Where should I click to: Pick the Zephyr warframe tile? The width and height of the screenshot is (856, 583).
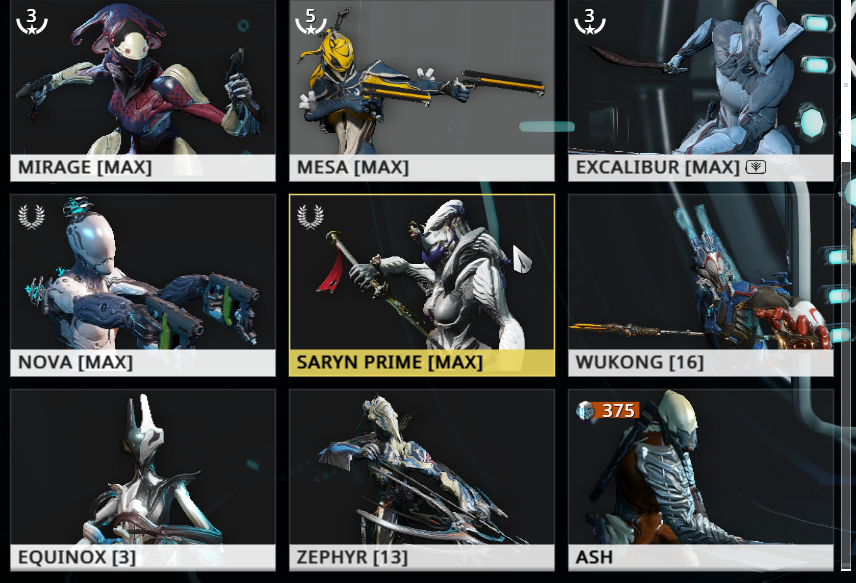(x=421, y=478)
